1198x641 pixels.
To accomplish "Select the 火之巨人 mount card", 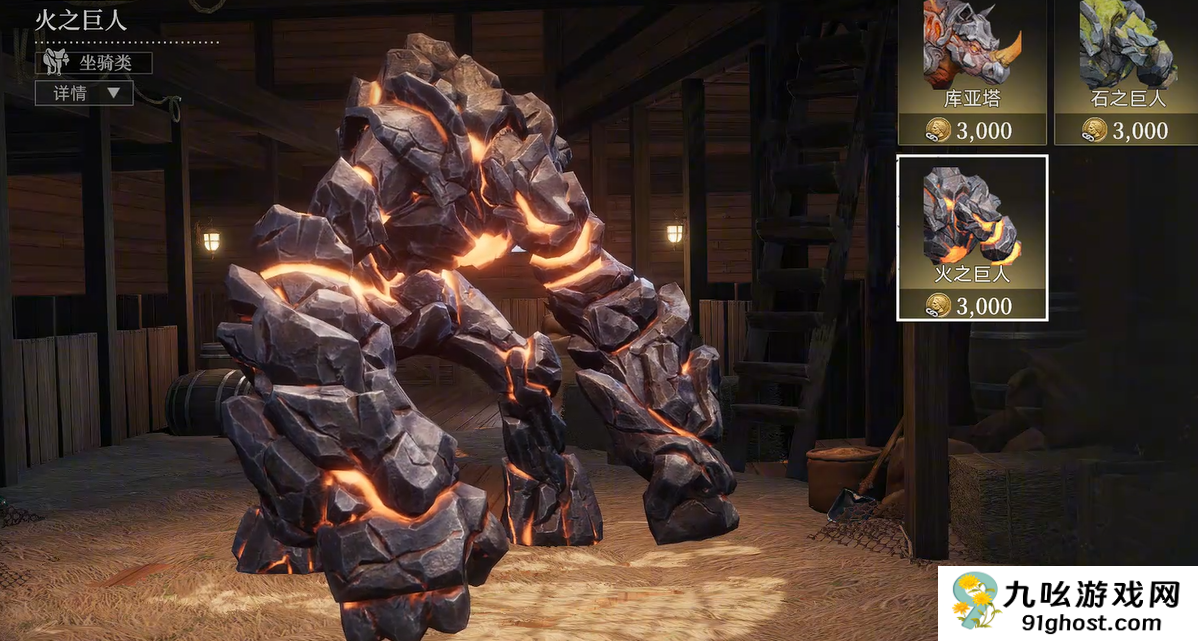I will [971, 237].
